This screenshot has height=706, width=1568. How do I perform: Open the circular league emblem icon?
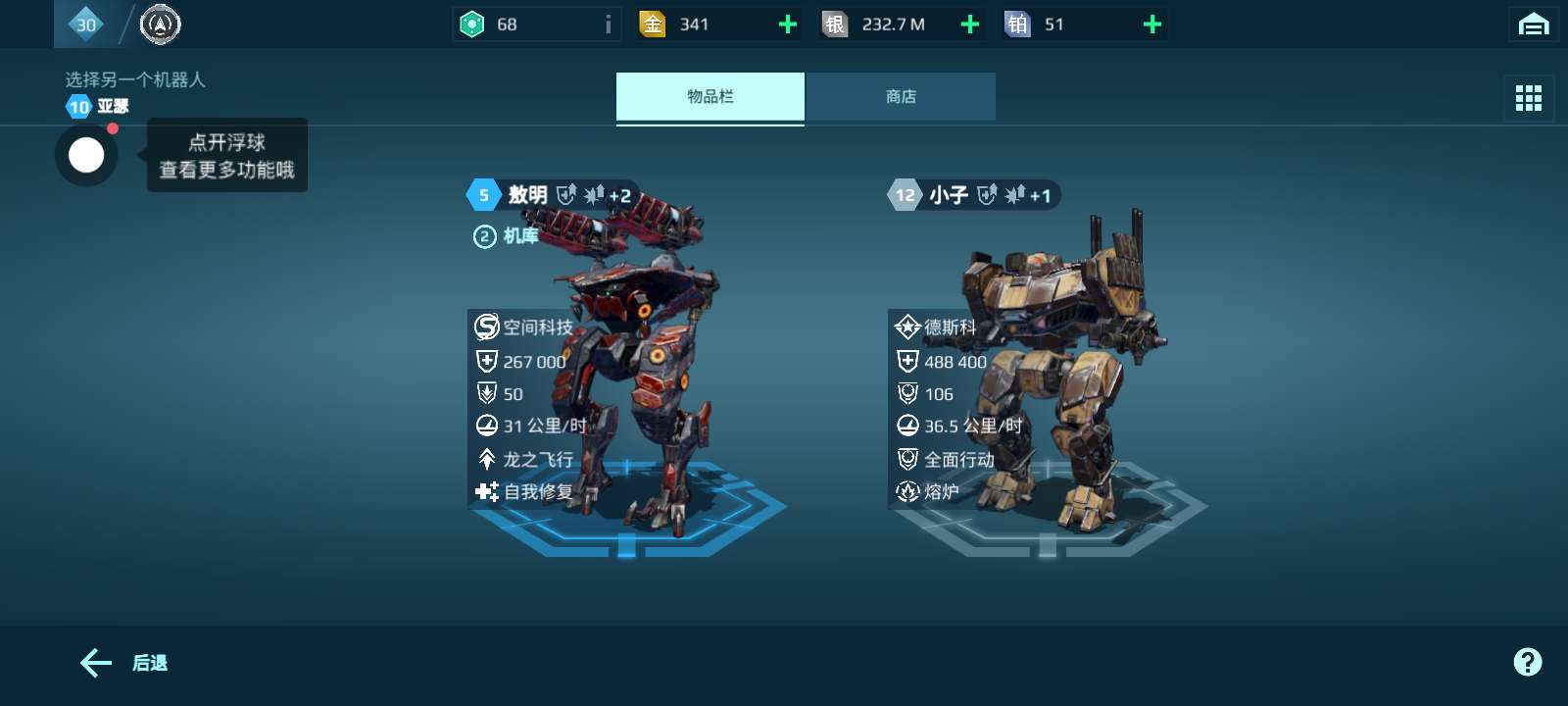(161, 25)
